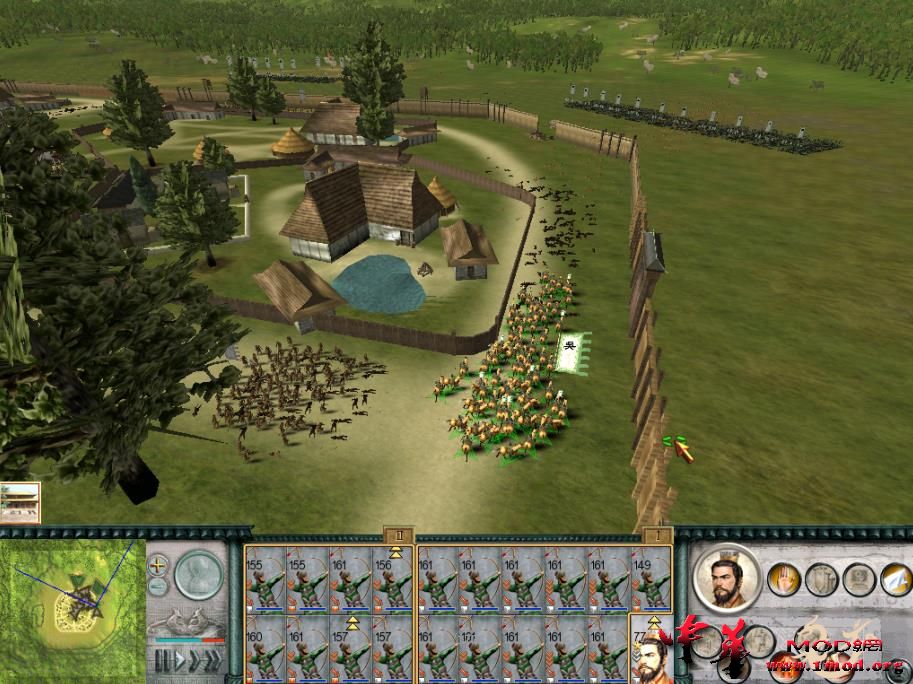
Task: Open the building thumbnail above the minimap
Action: (x=20, y=503)
